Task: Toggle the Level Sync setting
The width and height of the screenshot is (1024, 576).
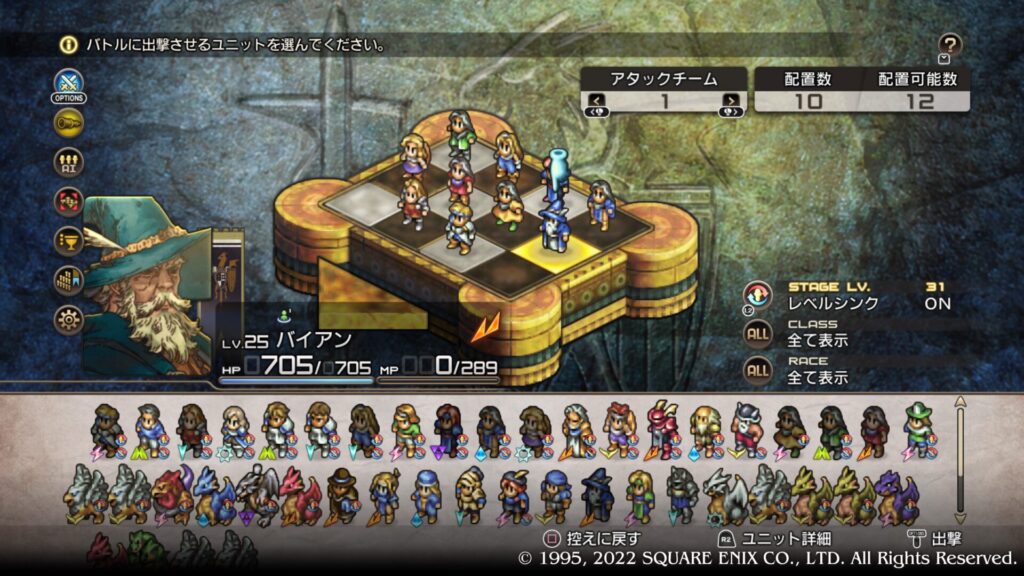Action: point(757,295)
